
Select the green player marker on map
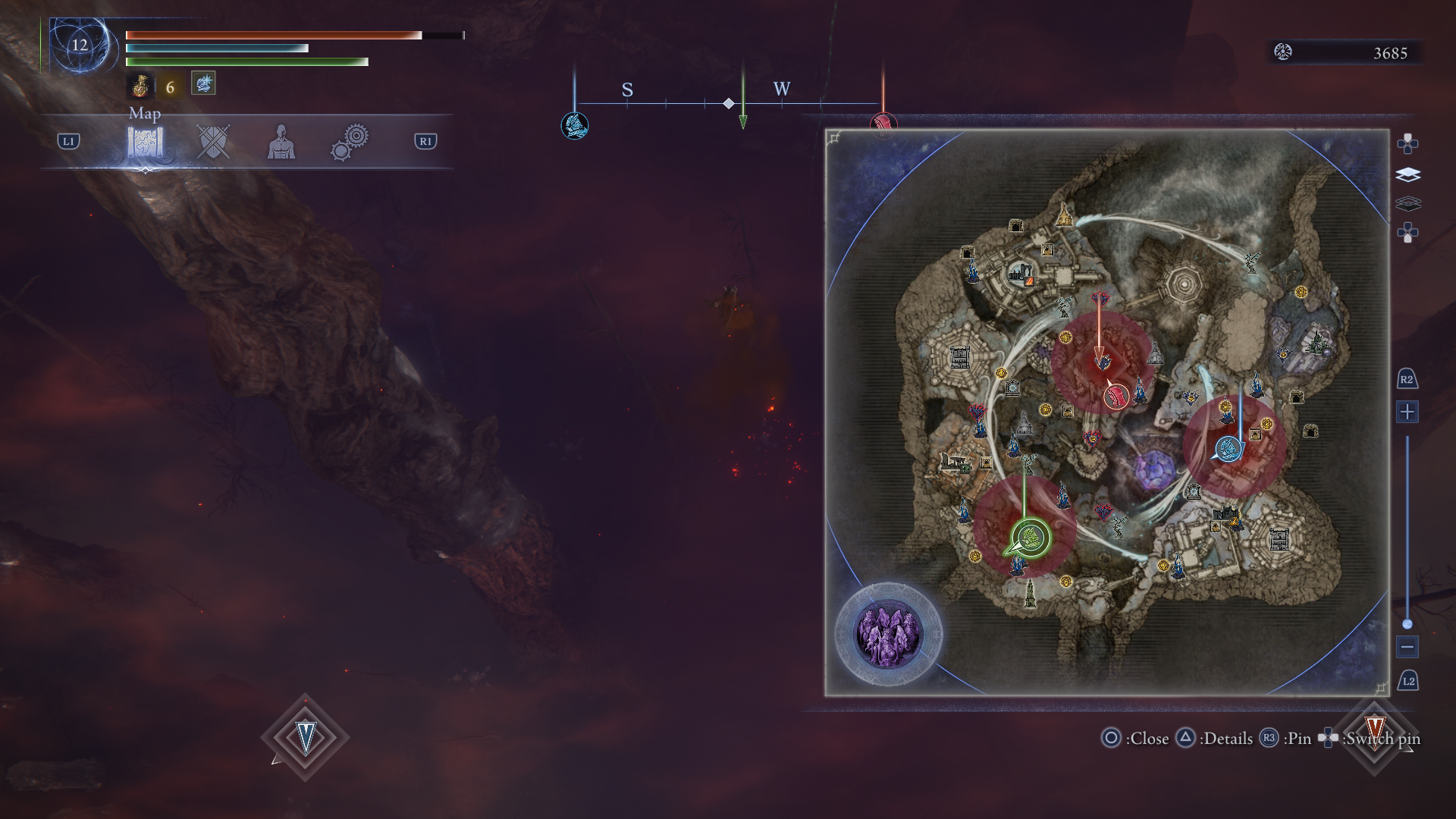point(1031,538)
